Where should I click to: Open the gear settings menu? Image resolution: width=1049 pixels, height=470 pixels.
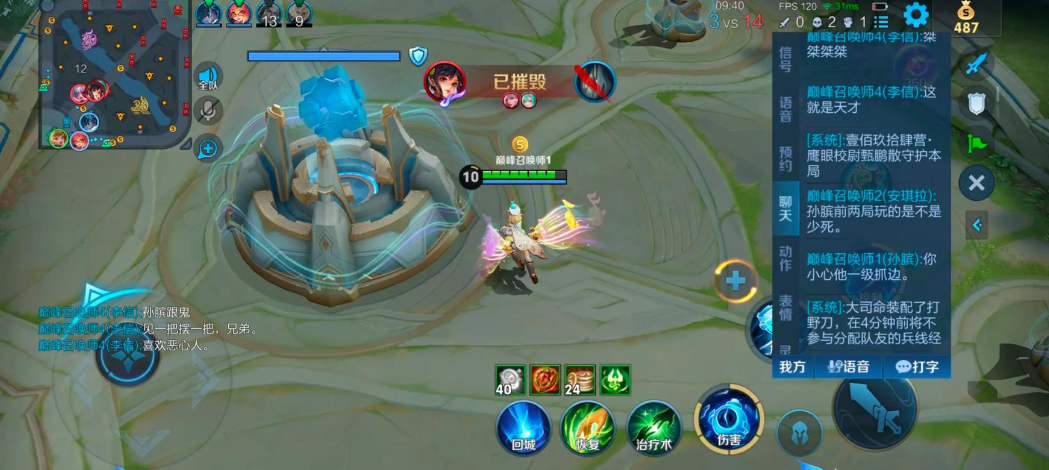(x=916, y=15)
